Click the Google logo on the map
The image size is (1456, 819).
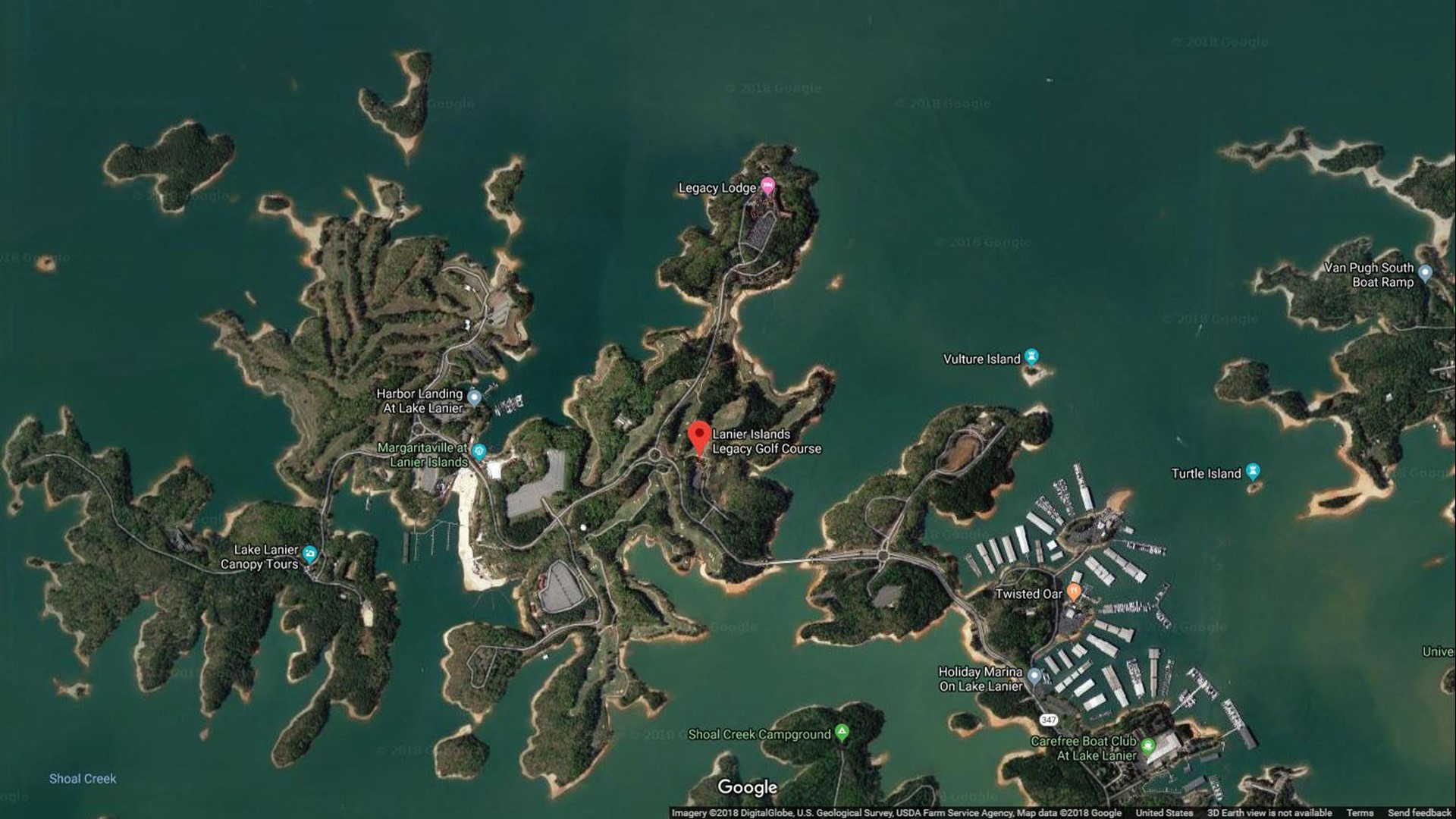pyautogui.click(x=748, y=788)
